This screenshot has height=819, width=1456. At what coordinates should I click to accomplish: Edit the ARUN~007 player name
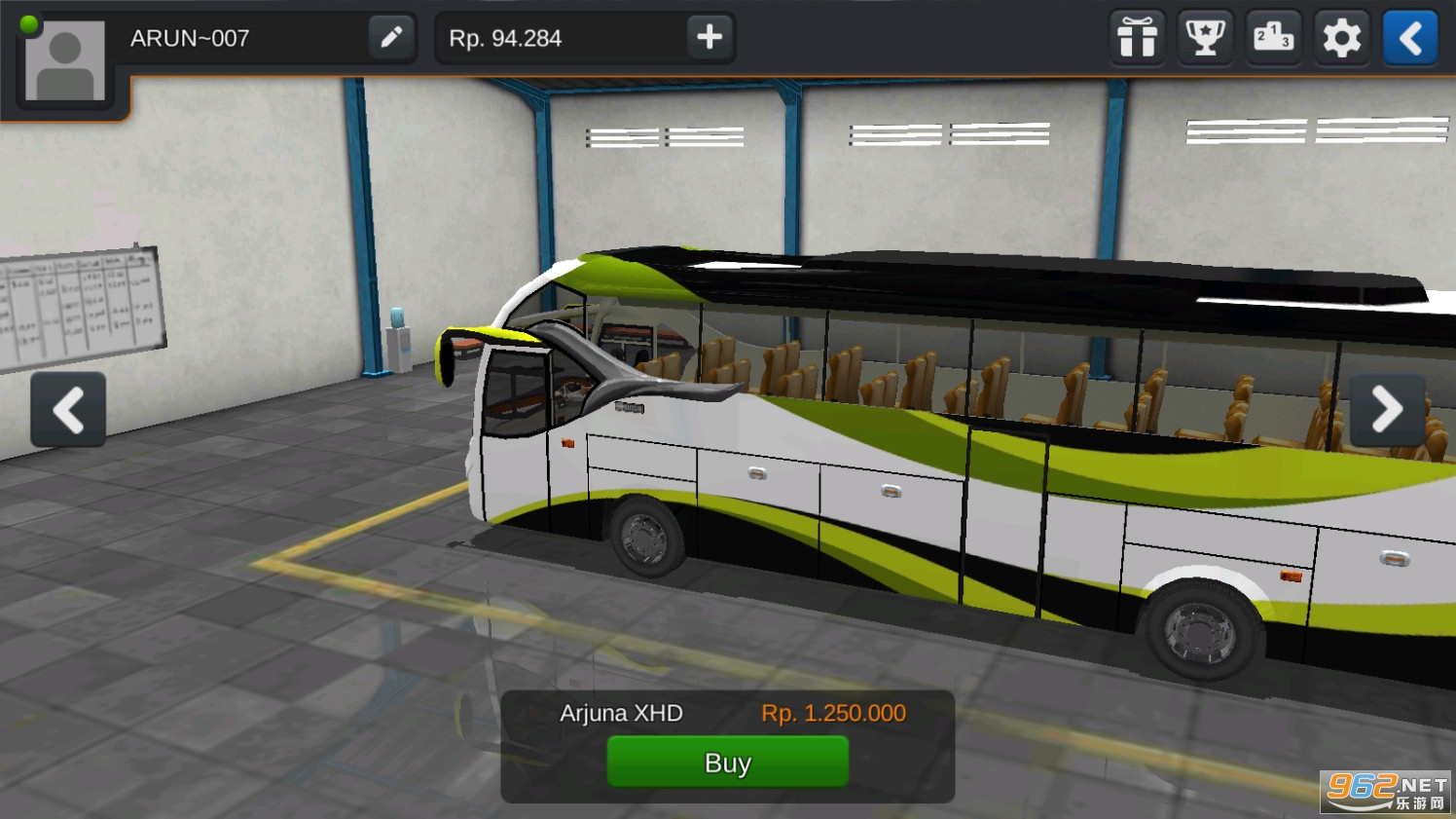pos(391,38)
